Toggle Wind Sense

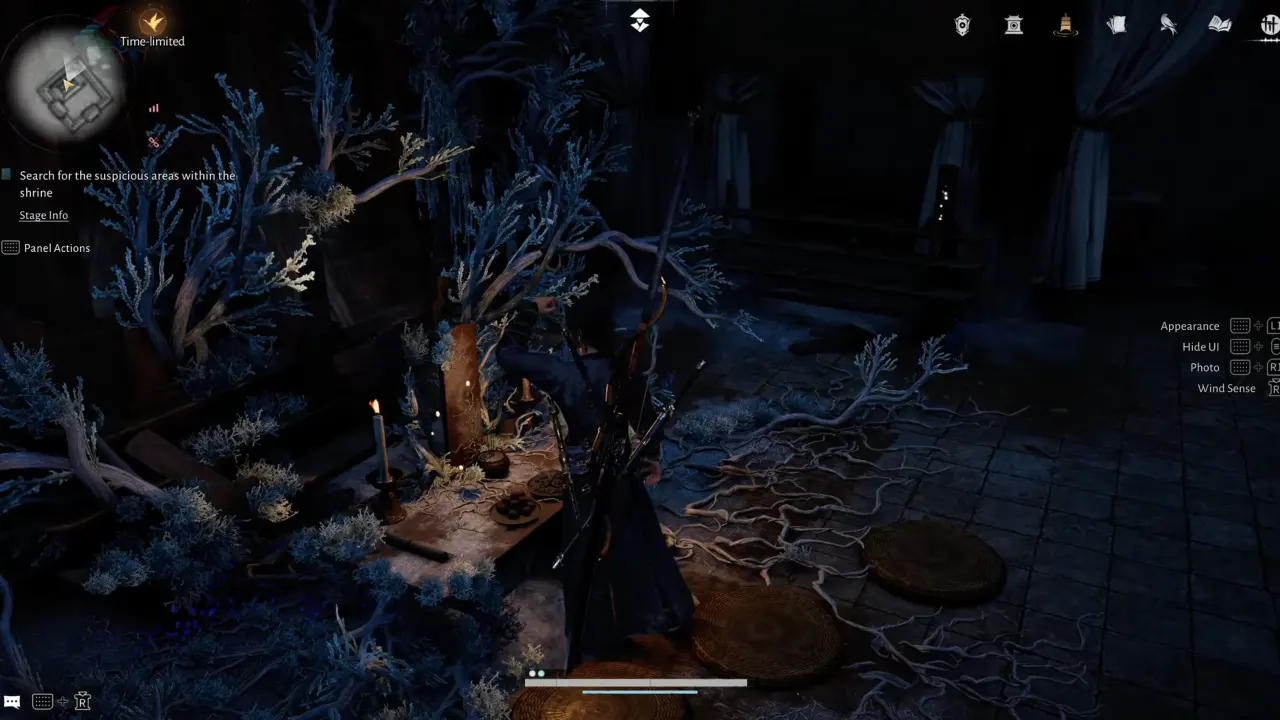tap(1226, 388)
